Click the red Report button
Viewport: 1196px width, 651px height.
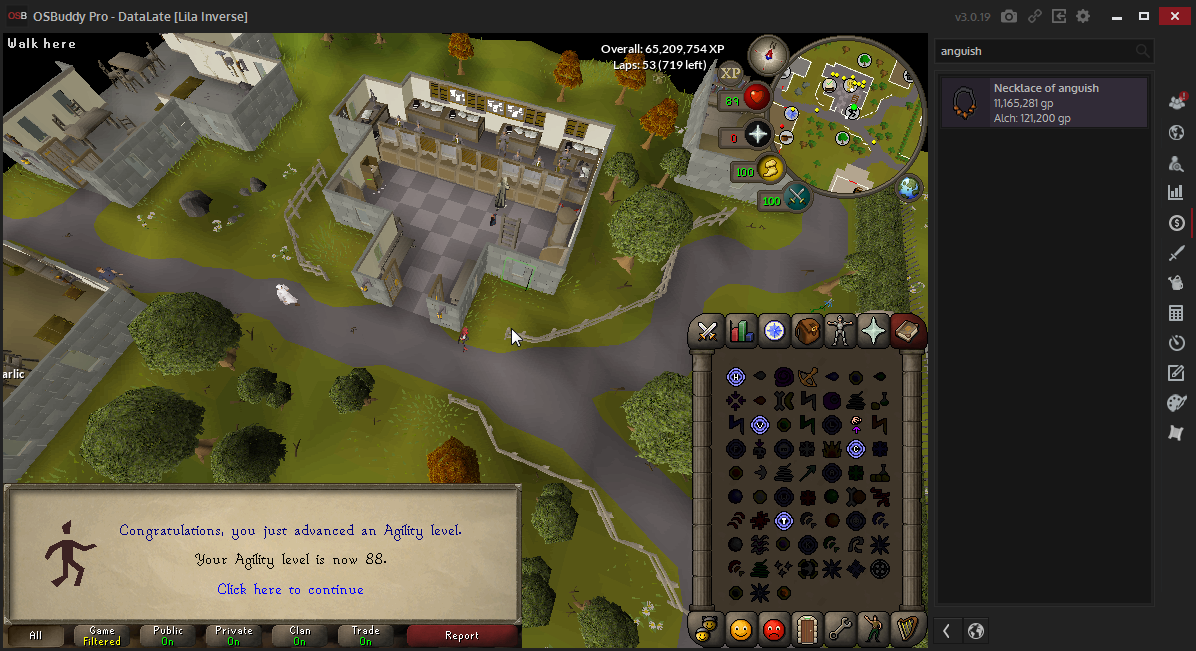(x=462, y=636)
